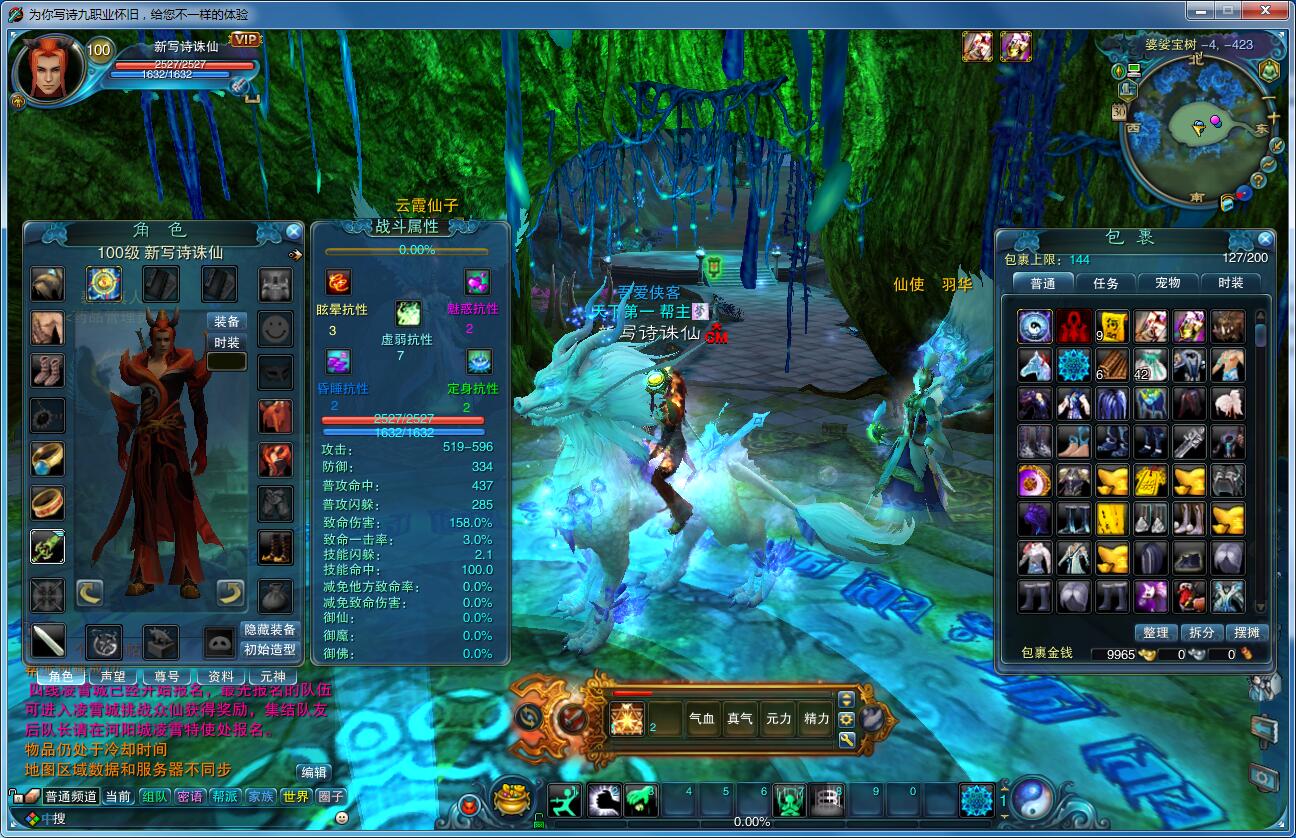The width and height of the screenshot is (1296, 838).
Task: Select the 资料 profile tab
Action: point(220,677)
